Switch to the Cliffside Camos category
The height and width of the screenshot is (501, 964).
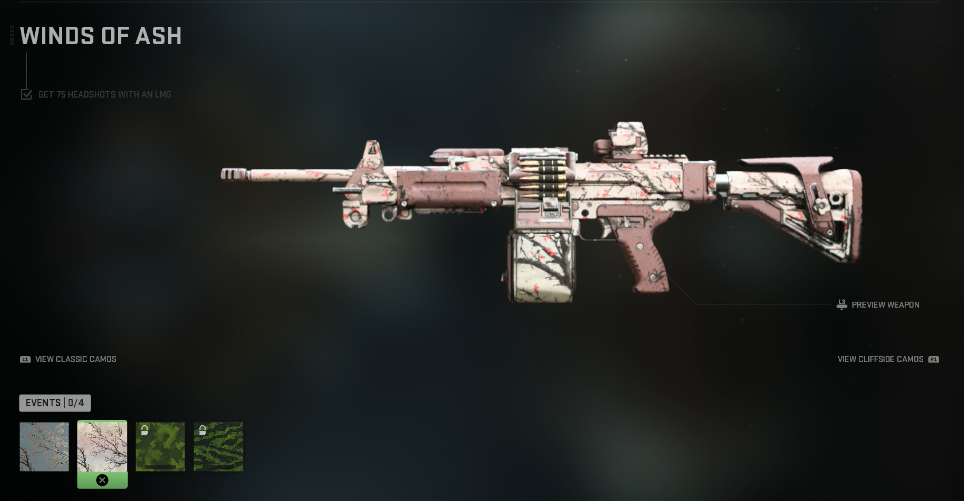point(886,359)
